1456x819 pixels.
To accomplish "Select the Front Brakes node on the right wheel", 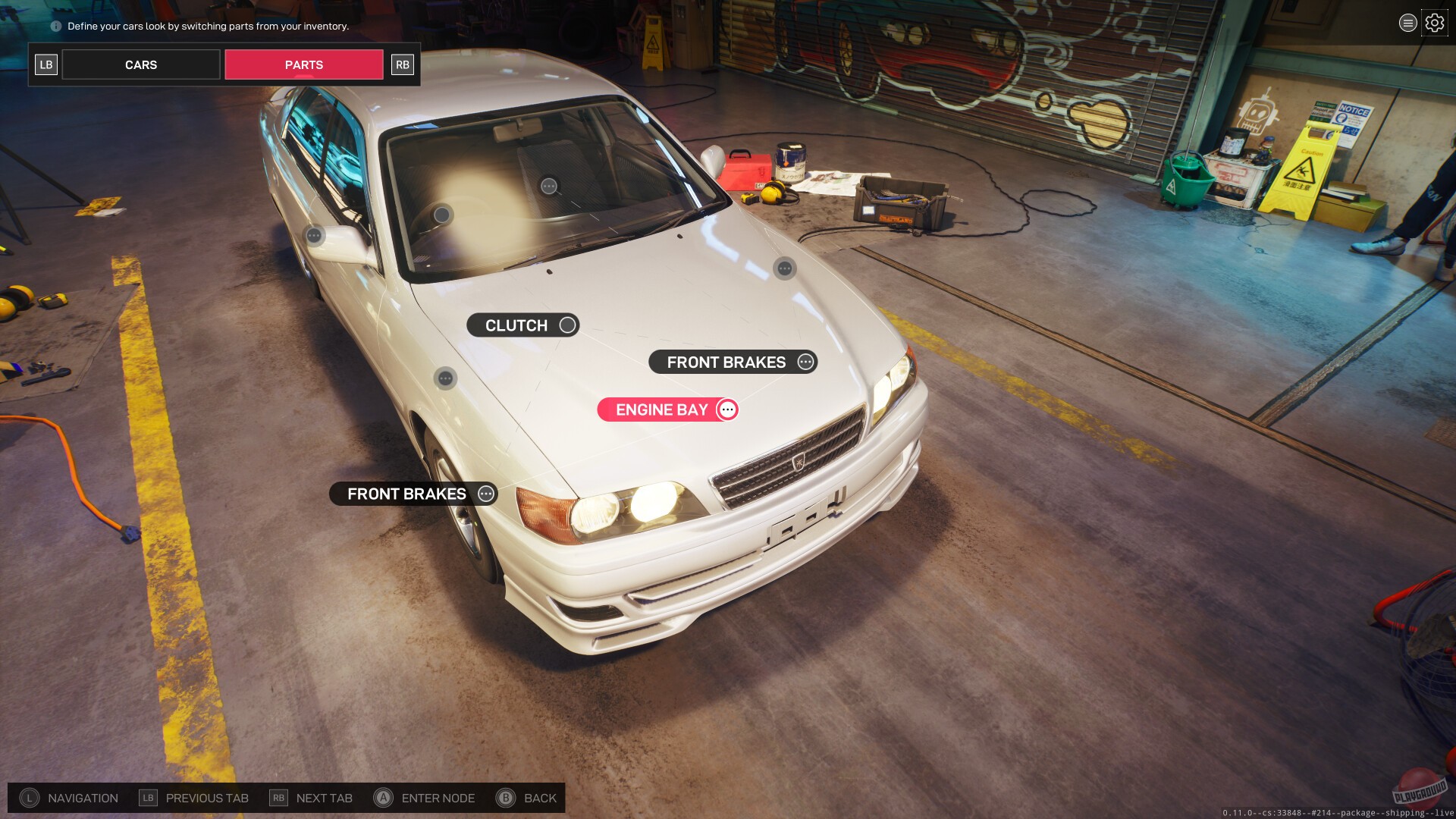I will click(732, 362).
